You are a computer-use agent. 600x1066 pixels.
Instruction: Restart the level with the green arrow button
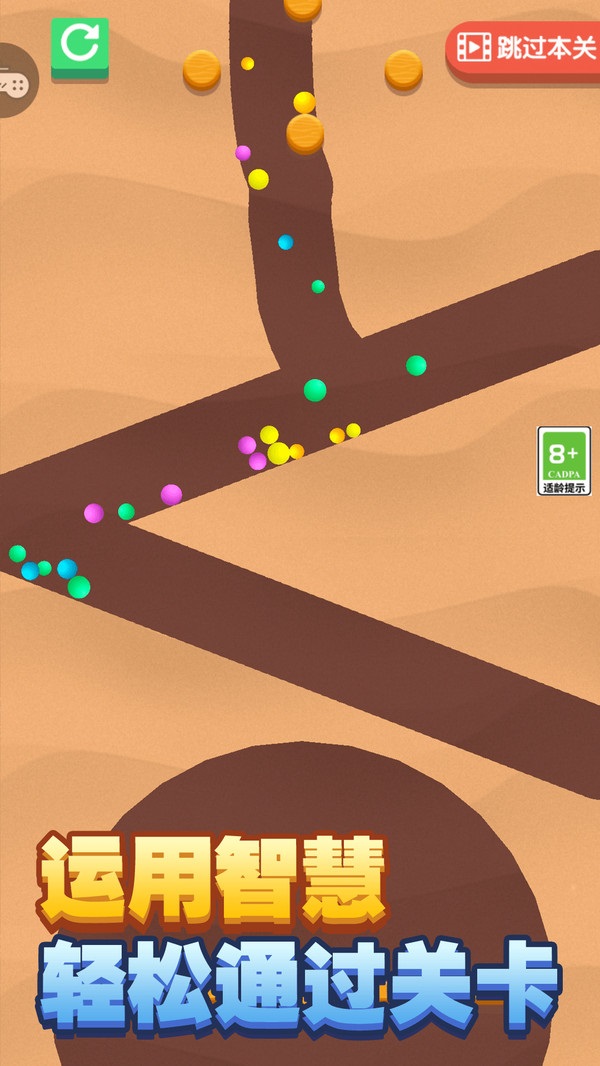80,44
